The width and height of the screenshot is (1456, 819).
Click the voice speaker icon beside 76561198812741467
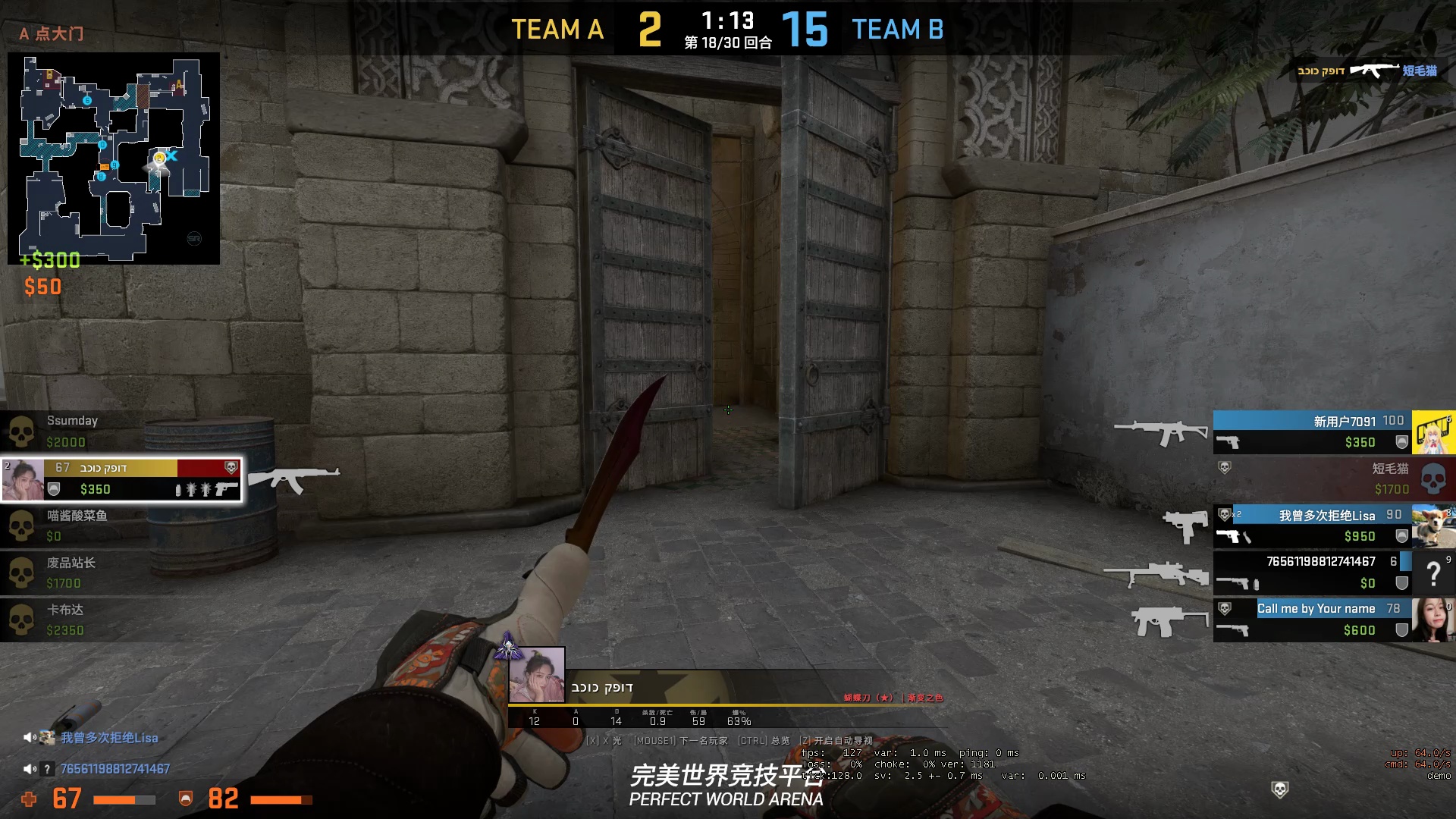(x=30, y=769)
